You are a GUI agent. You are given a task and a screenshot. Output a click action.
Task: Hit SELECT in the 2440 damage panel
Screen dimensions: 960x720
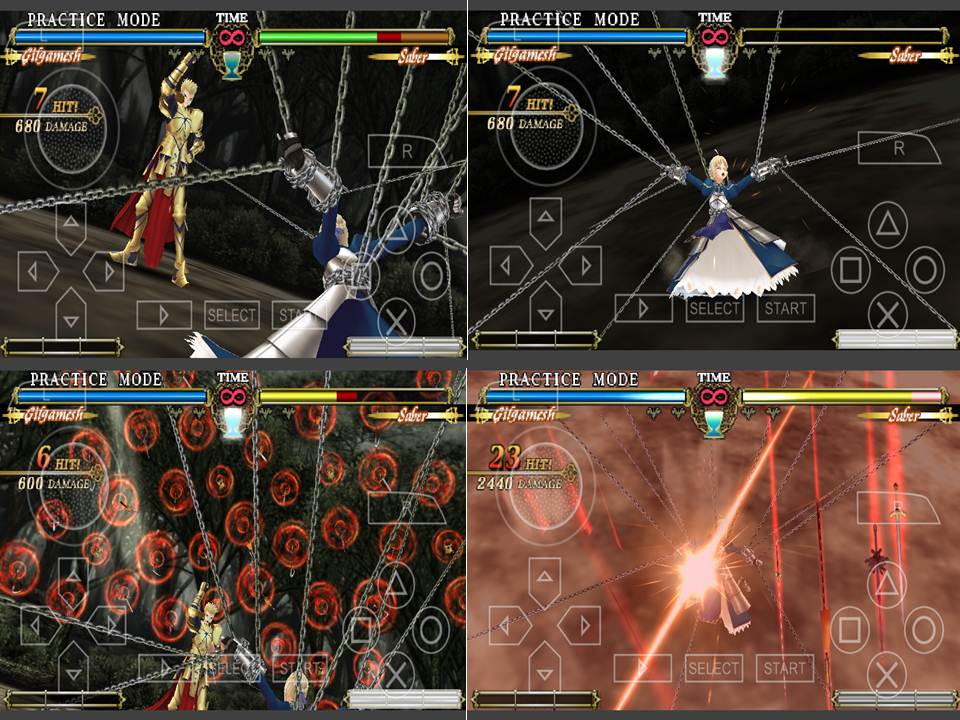tap(713, 668)
